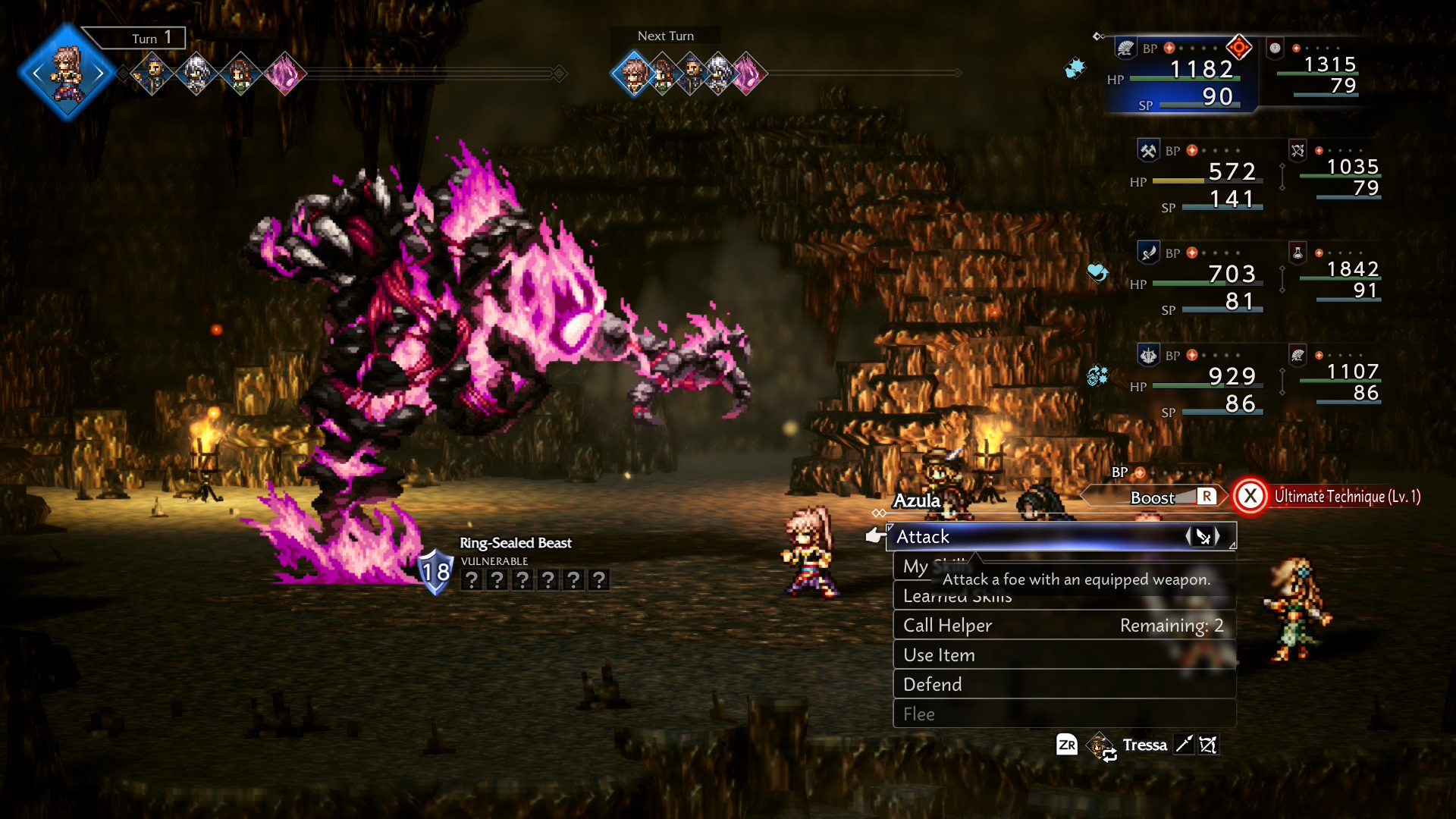Cycle attack weapon with right arrow
1456x819 pixels.
pyautogui.click(x=1219, y=537)
